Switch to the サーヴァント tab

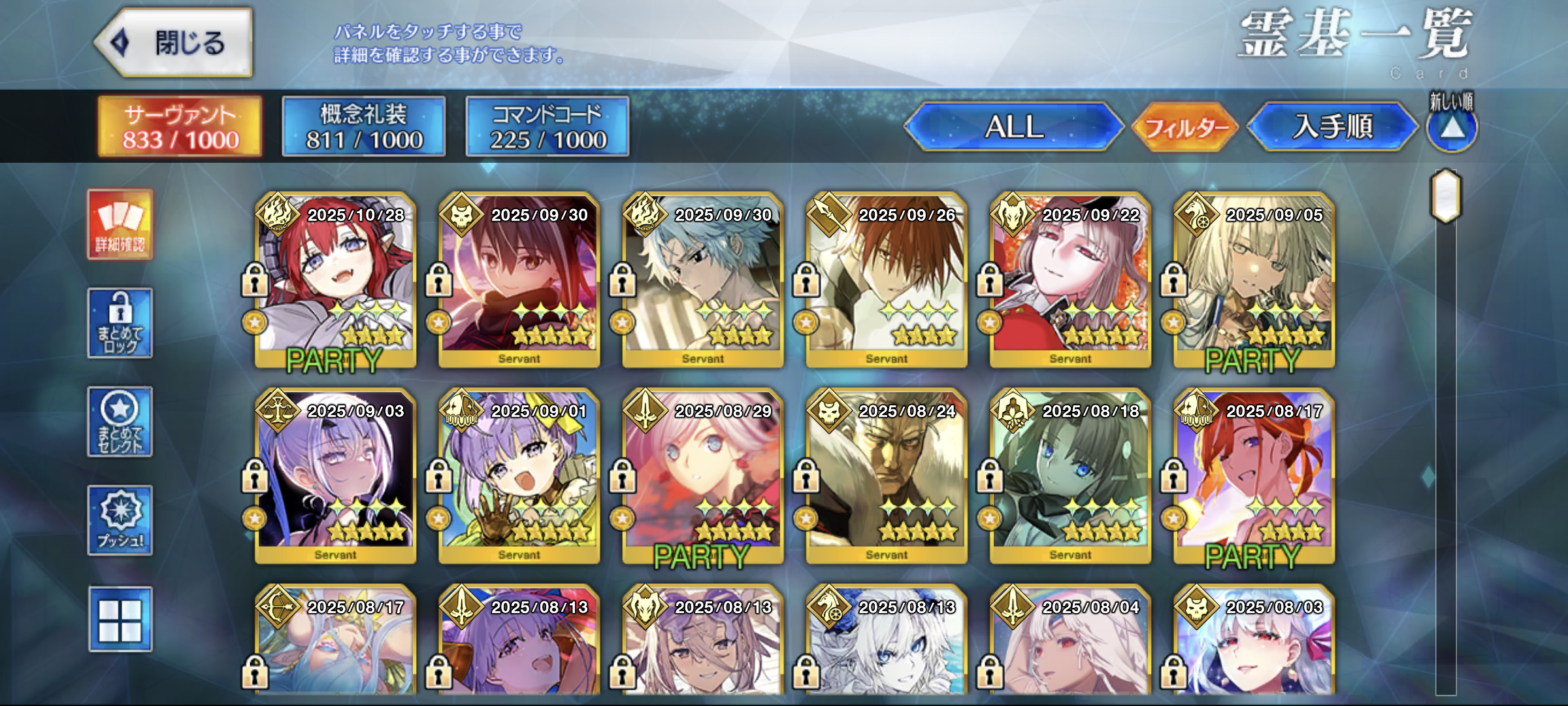click(x=180, y=127)
